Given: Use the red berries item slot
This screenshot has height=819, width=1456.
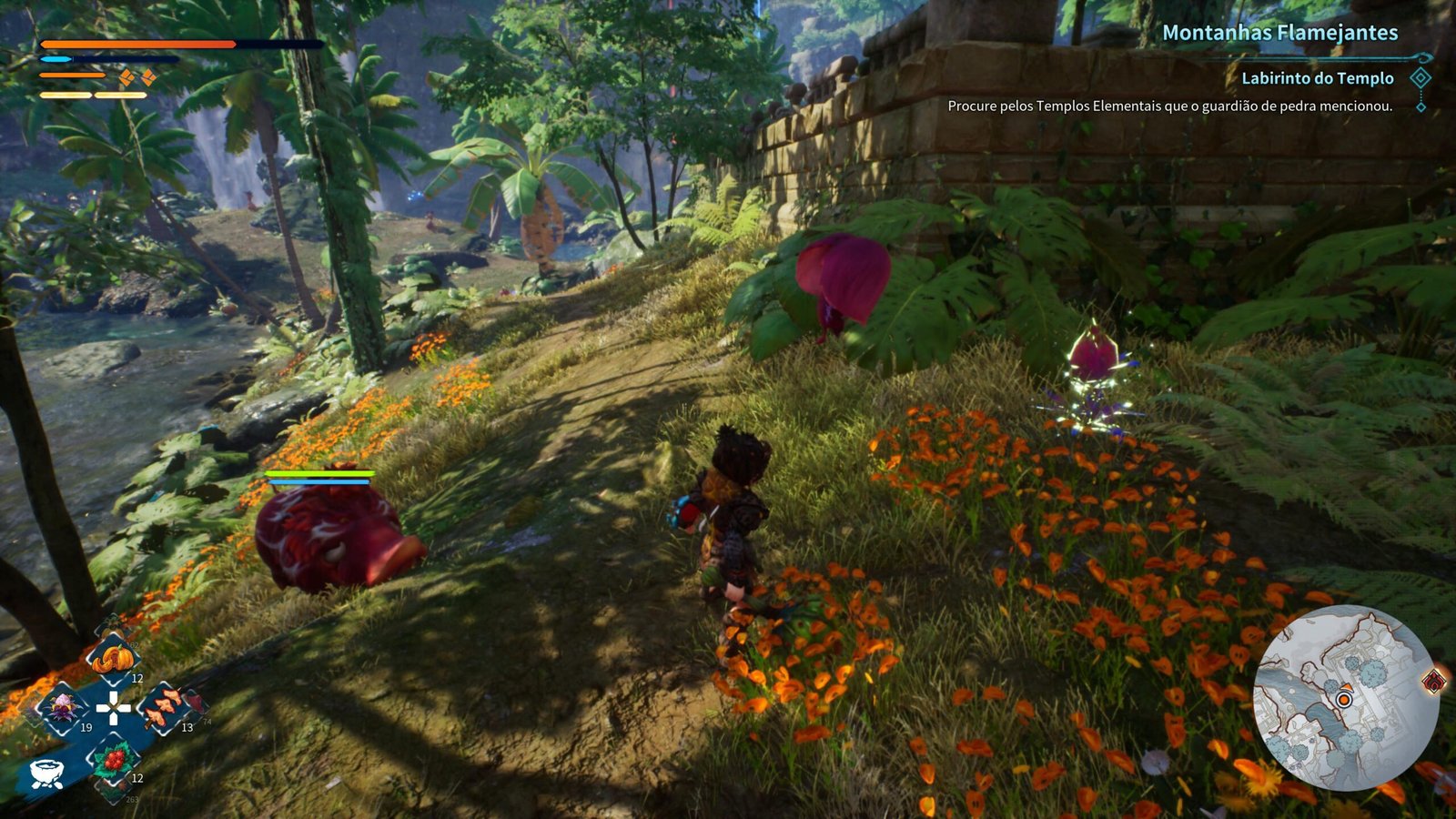Looking at the screenshot, I should (x=113, y=759).
